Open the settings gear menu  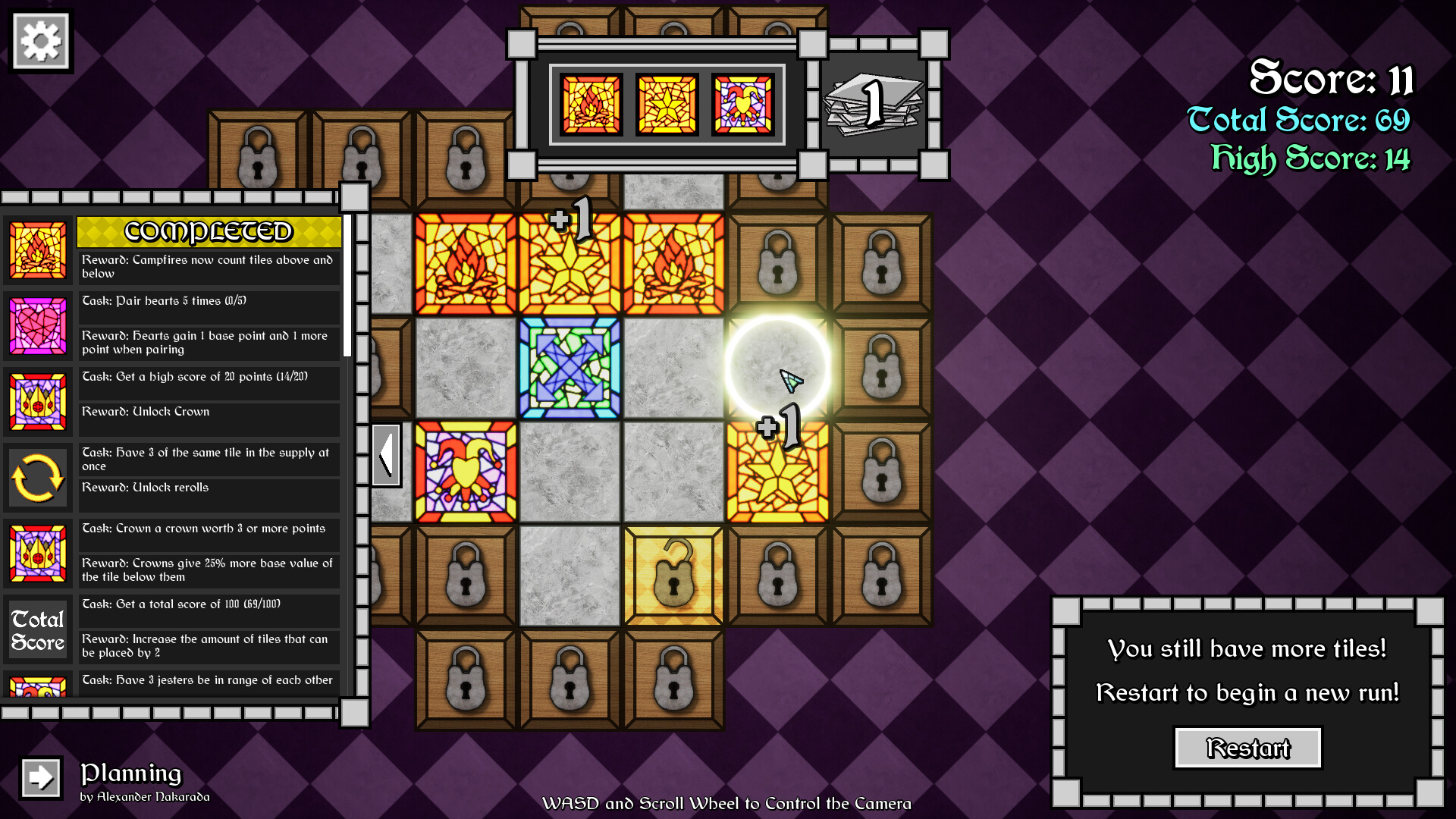40,40
